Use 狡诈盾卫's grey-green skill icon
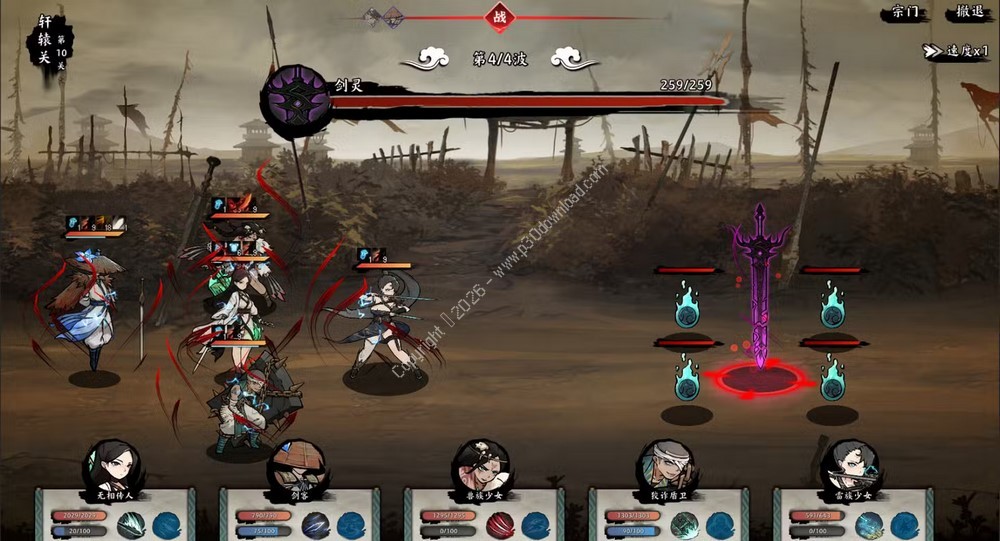1000x541 pixels. point(684,525)
